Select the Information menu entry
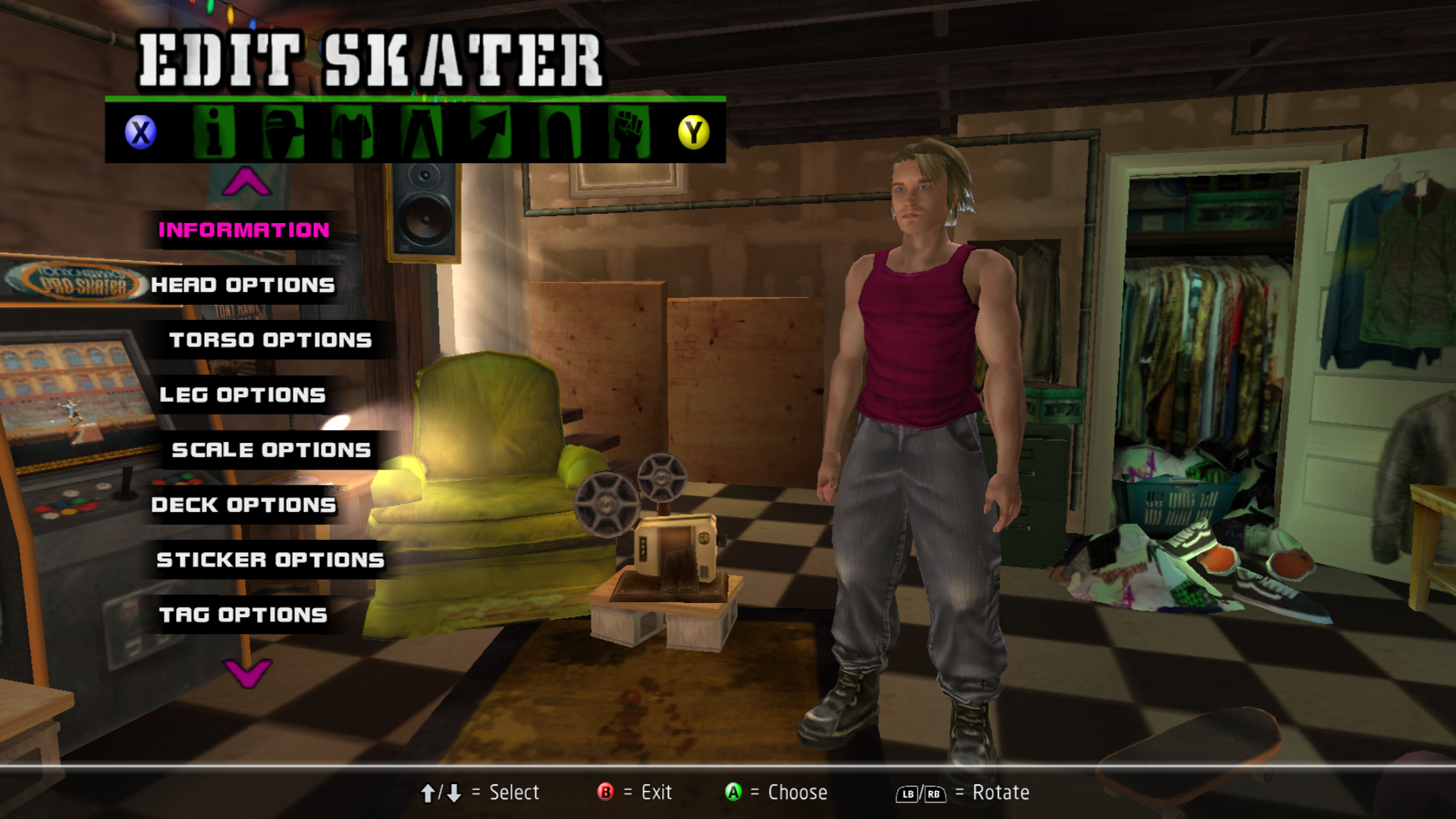 243,230
